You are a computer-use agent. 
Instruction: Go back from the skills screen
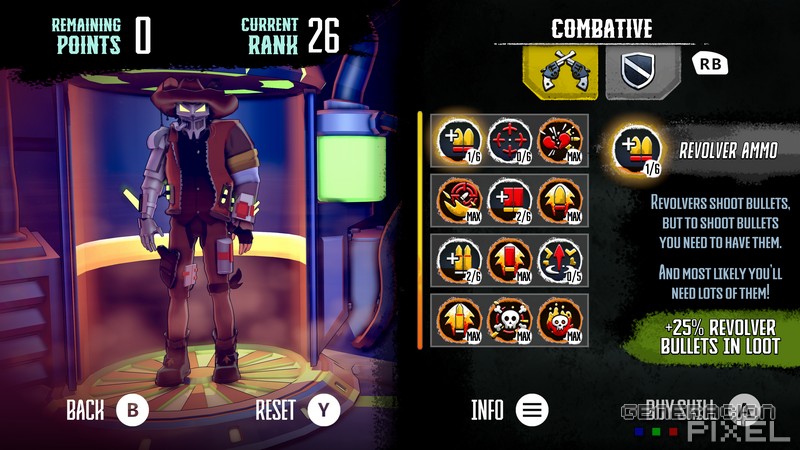132,409
